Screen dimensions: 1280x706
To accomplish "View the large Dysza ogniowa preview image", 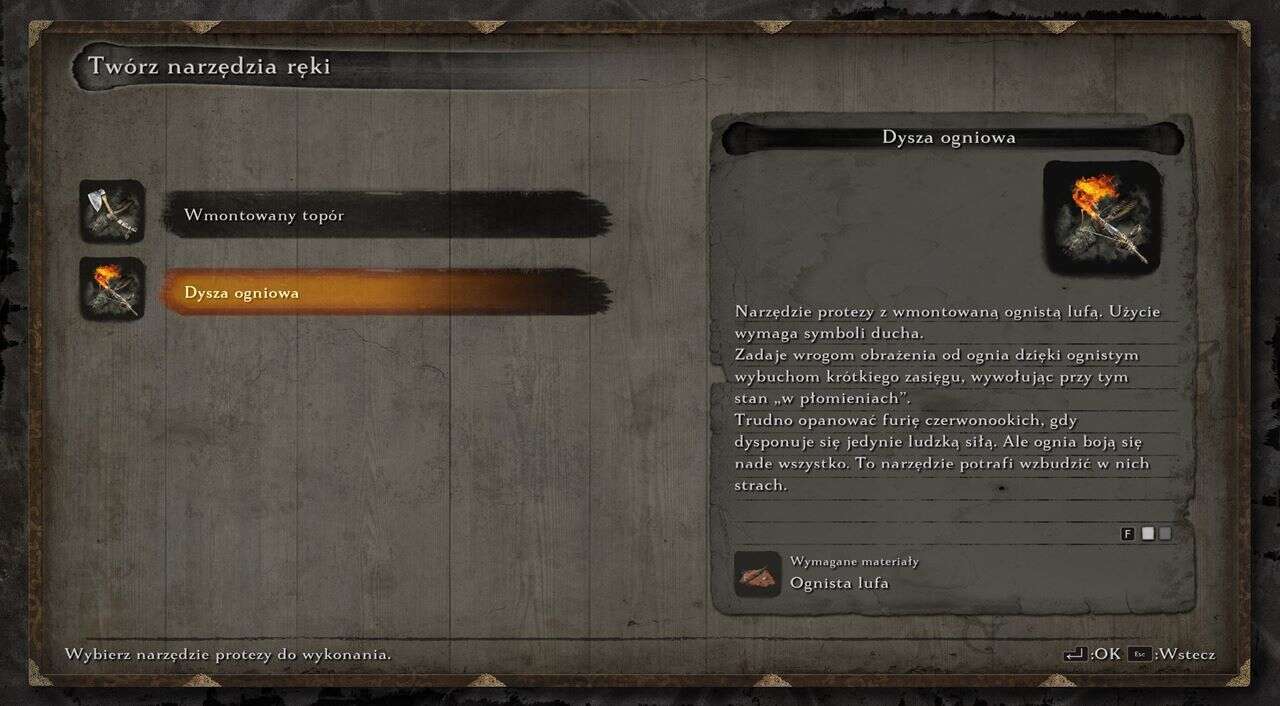I will click(1102, 217).
